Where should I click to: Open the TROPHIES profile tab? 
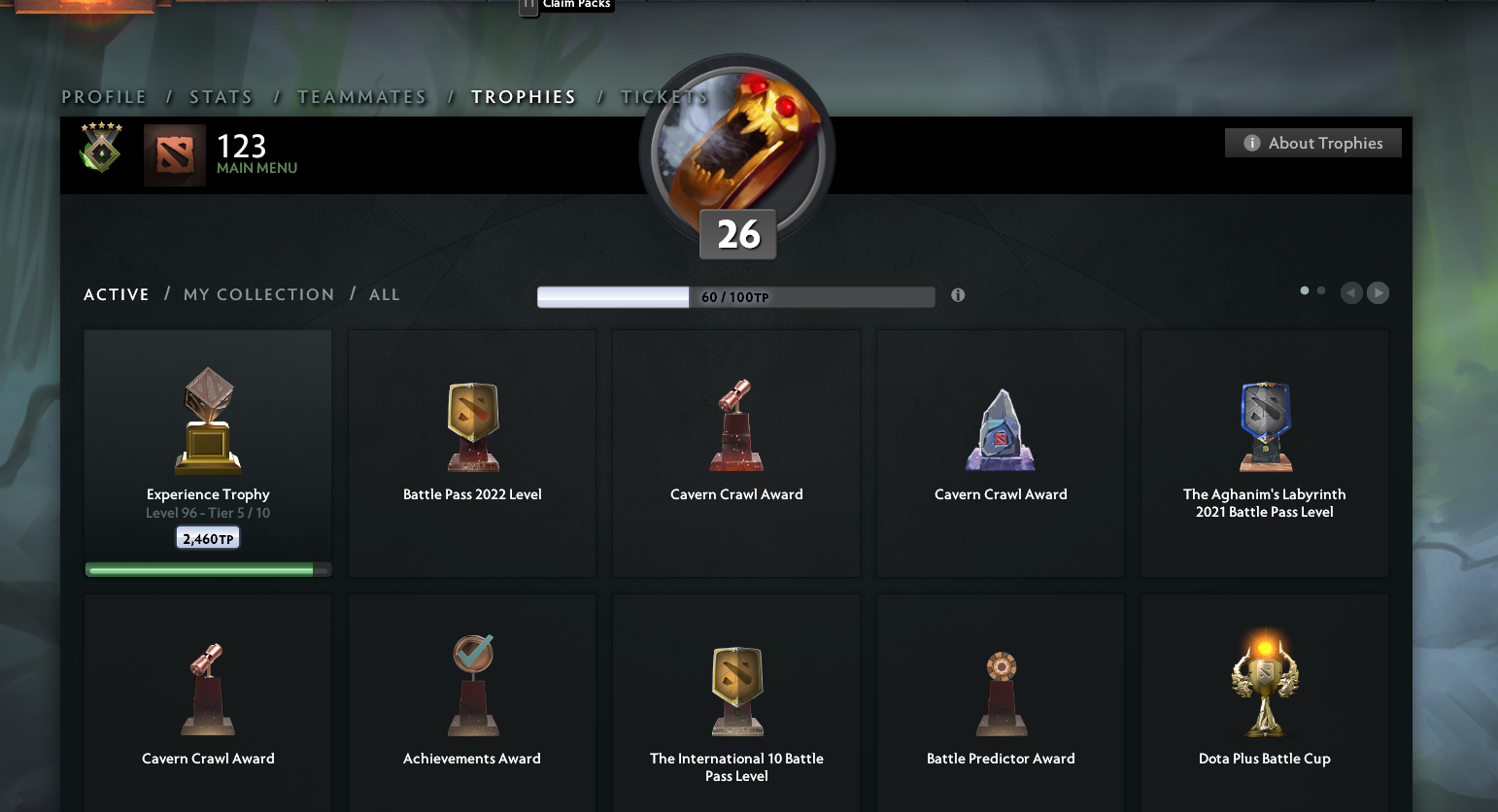[524, 96]
